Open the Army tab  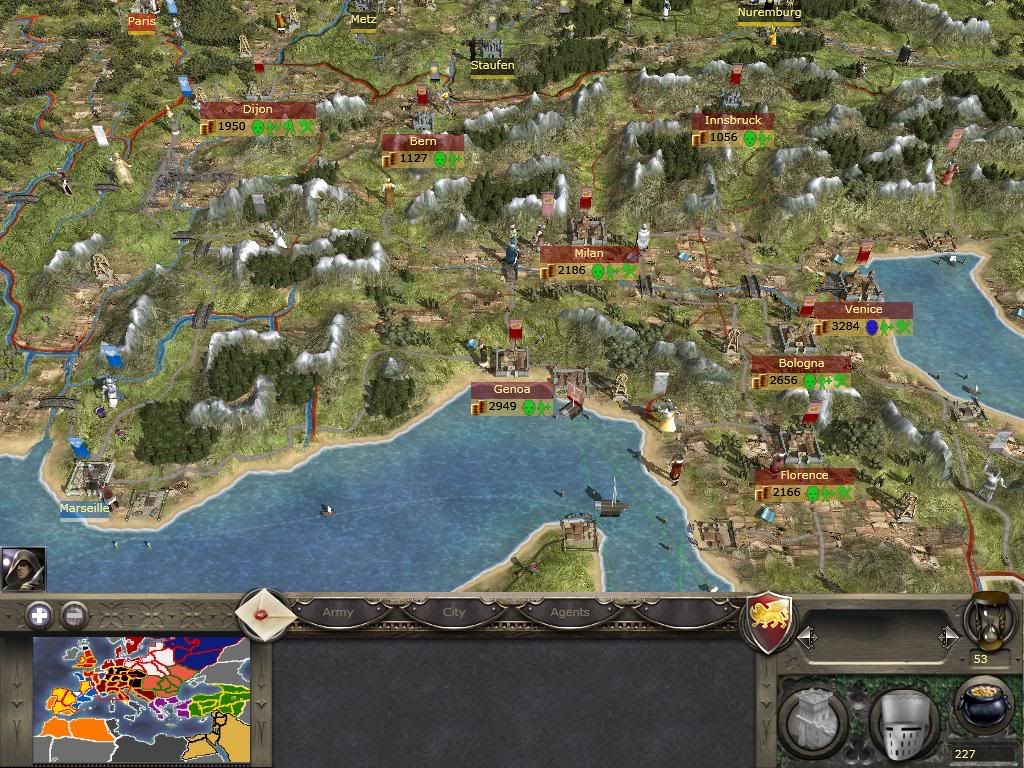tap(337, 612)
